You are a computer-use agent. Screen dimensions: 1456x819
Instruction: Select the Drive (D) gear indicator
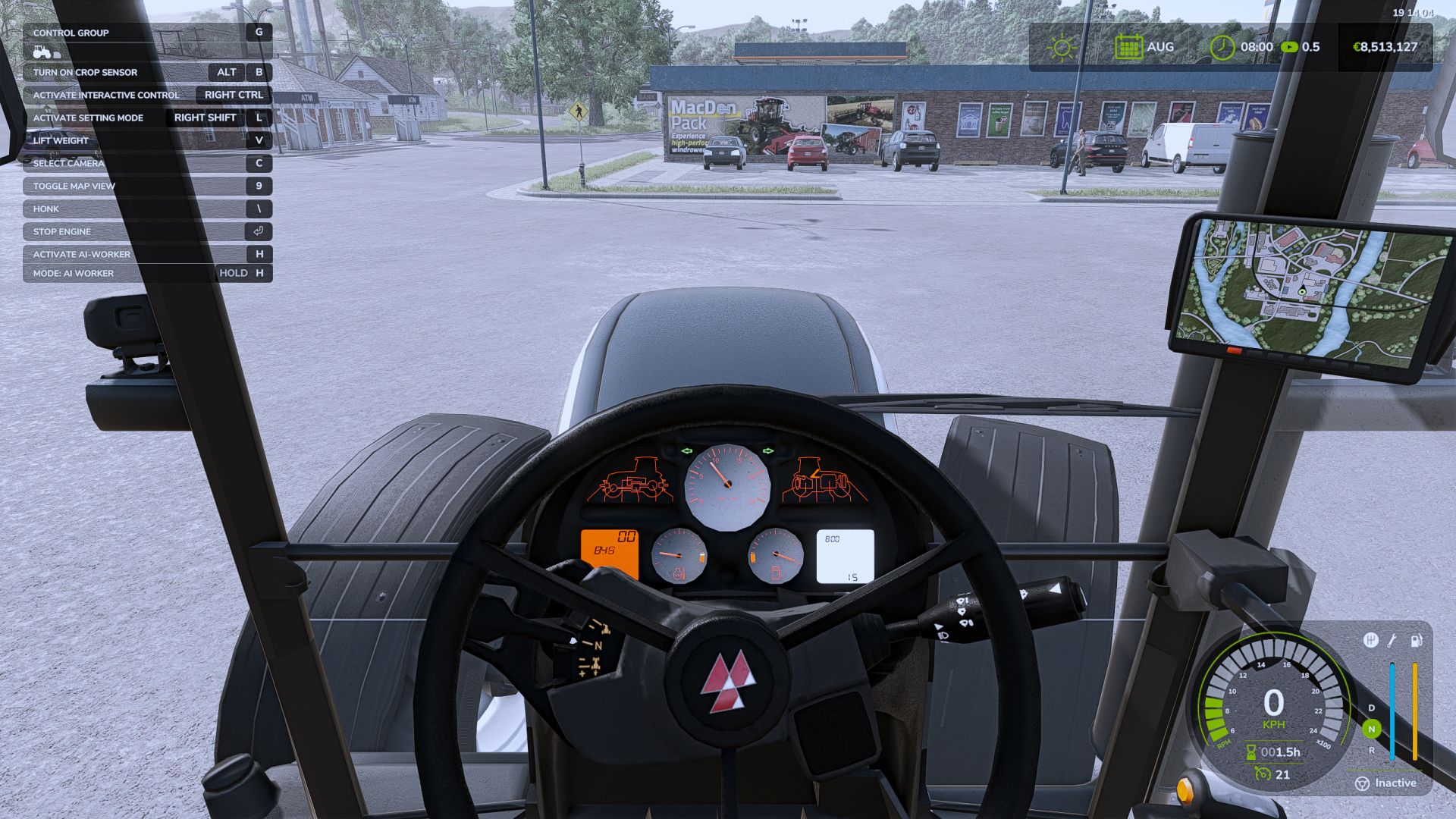coord(1370,708)
